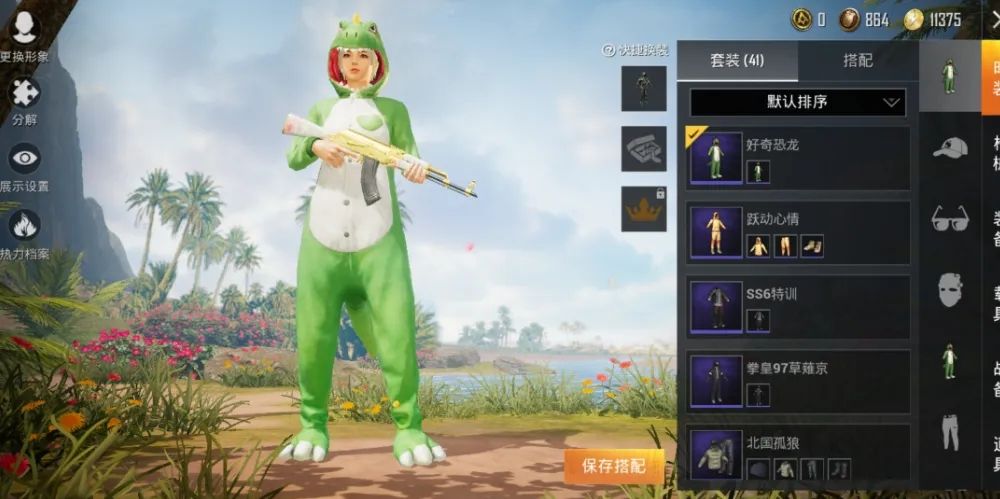Viewport: 1000px width, 499px height.
Task: Select the glasses category icon
Action: pyautogui.click(x=949, y=218)
